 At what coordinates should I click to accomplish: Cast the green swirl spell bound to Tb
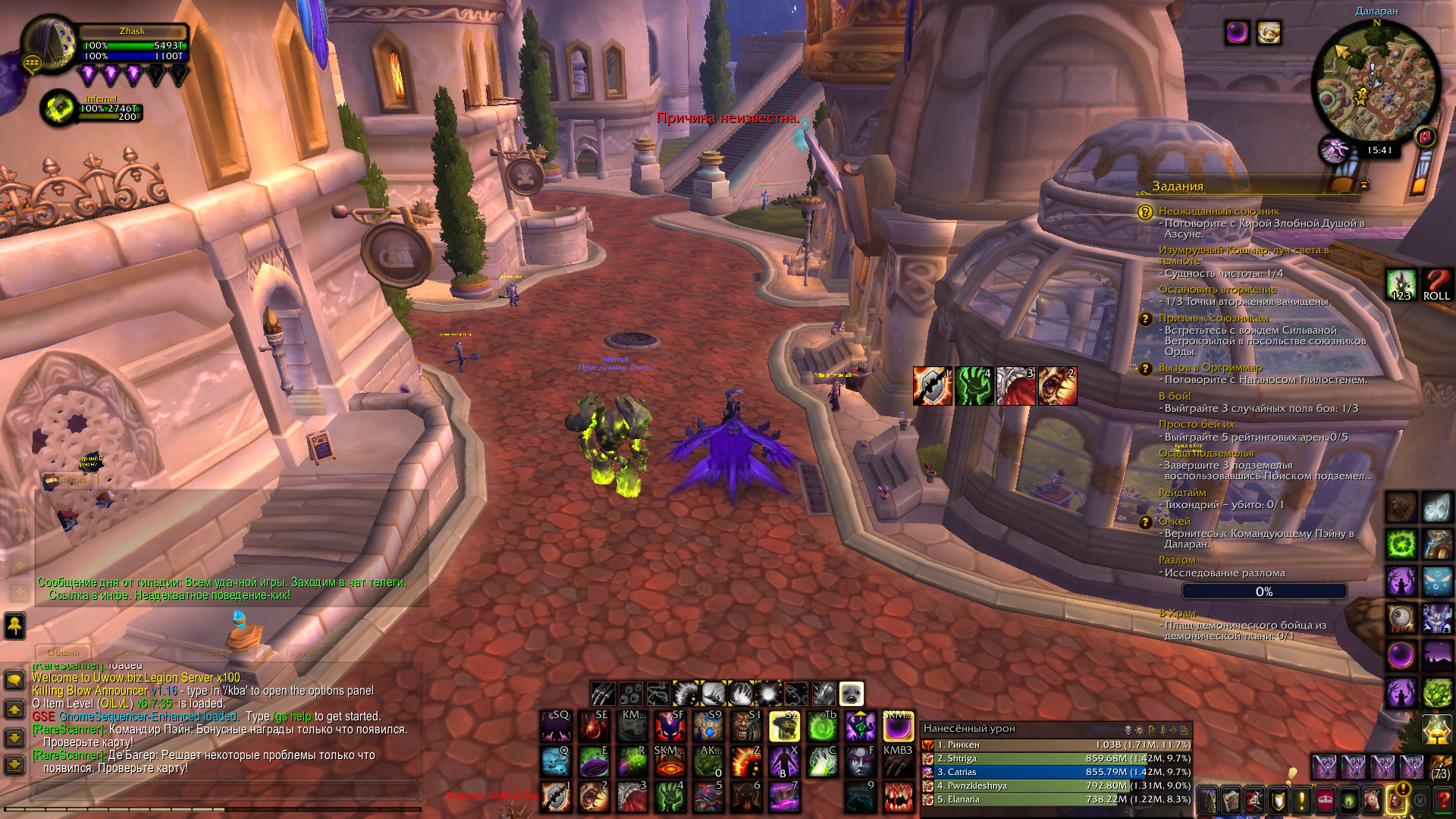click(x=822, y=726)
